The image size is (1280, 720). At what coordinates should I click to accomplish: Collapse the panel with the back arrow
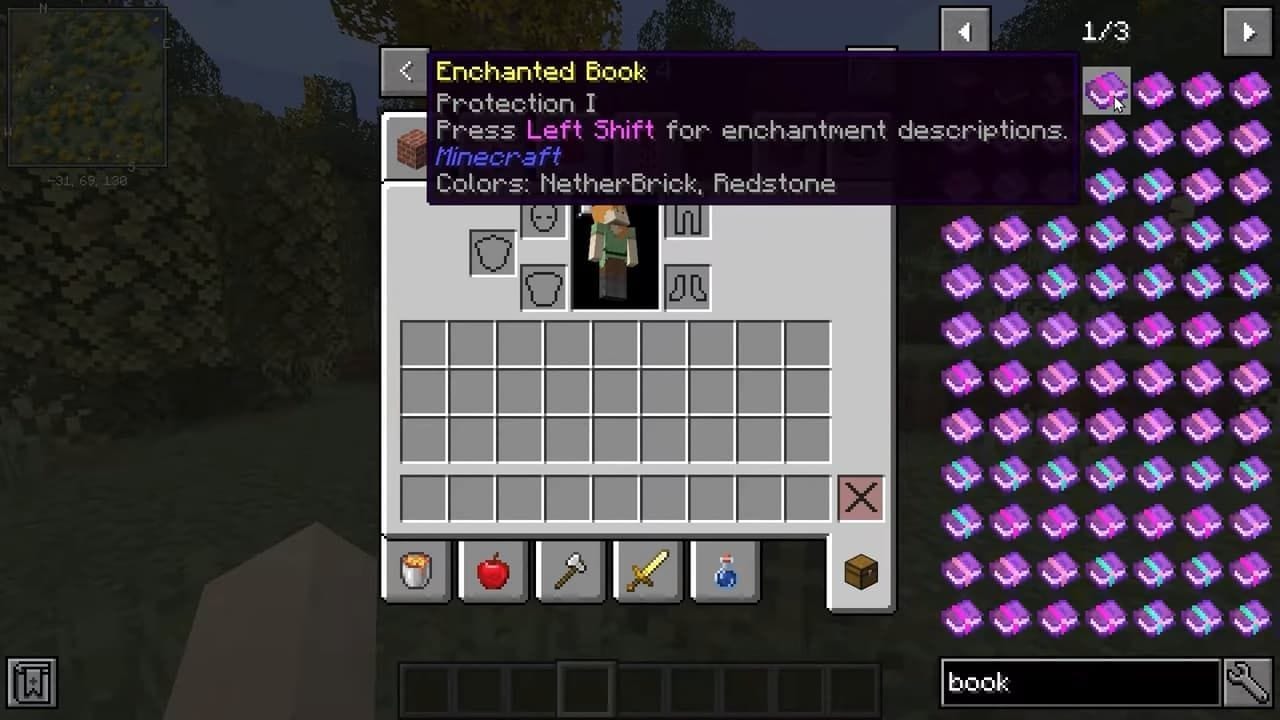(404, 71)
